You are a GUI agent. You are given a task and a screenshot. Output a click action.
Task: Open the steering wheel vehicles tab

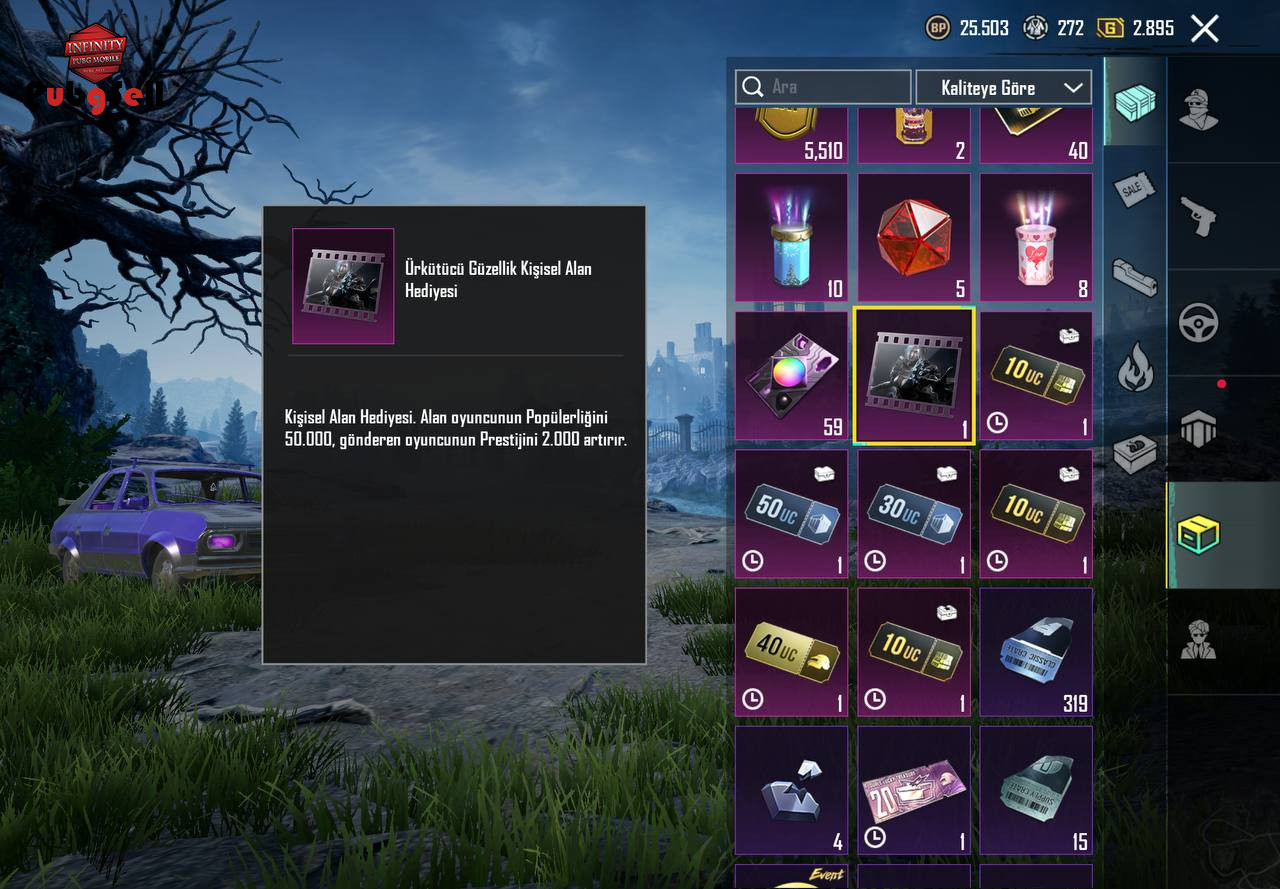[1199, 323]
